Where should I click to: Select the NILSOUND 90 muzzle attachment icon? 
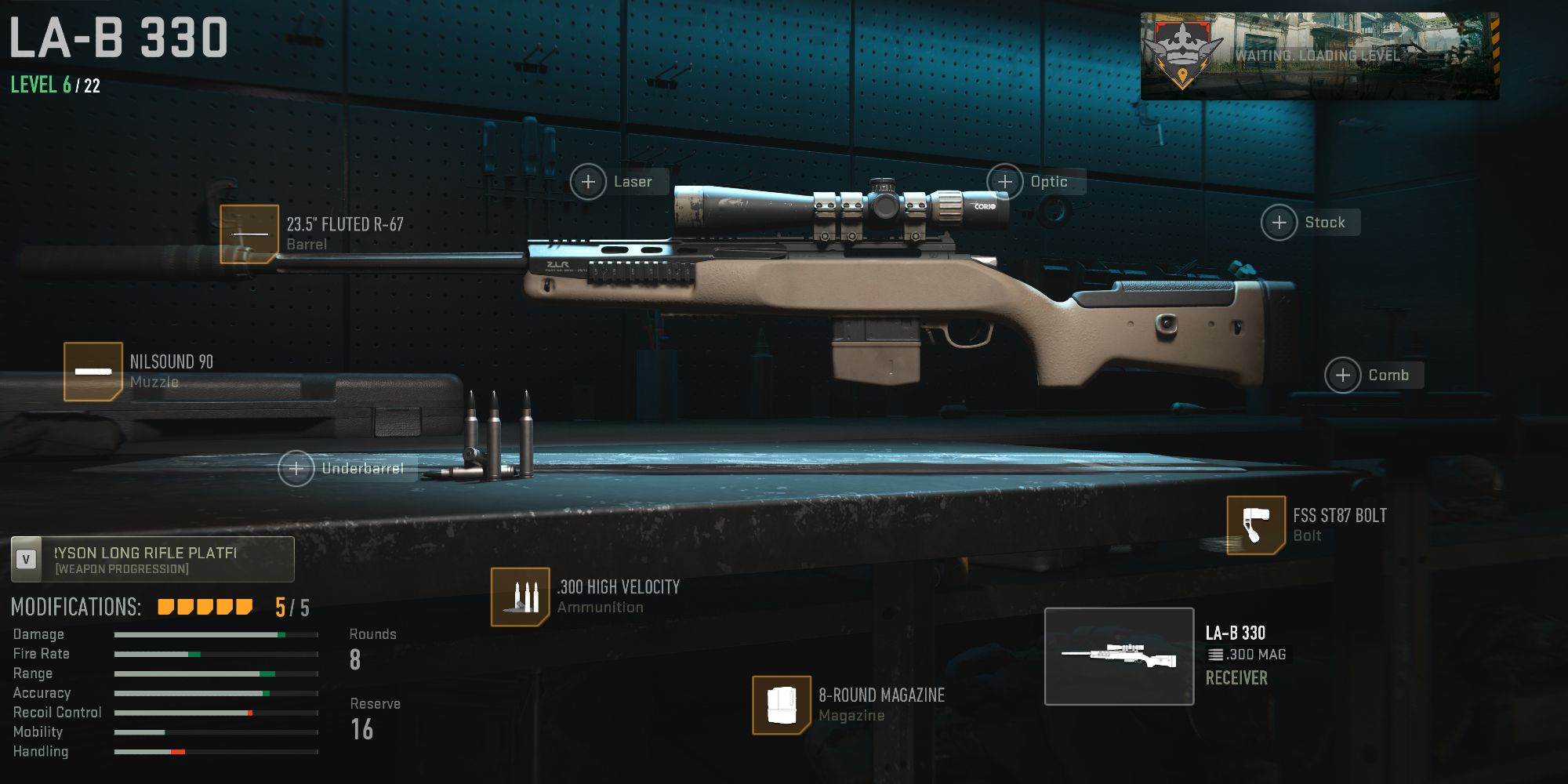point(92,371)
